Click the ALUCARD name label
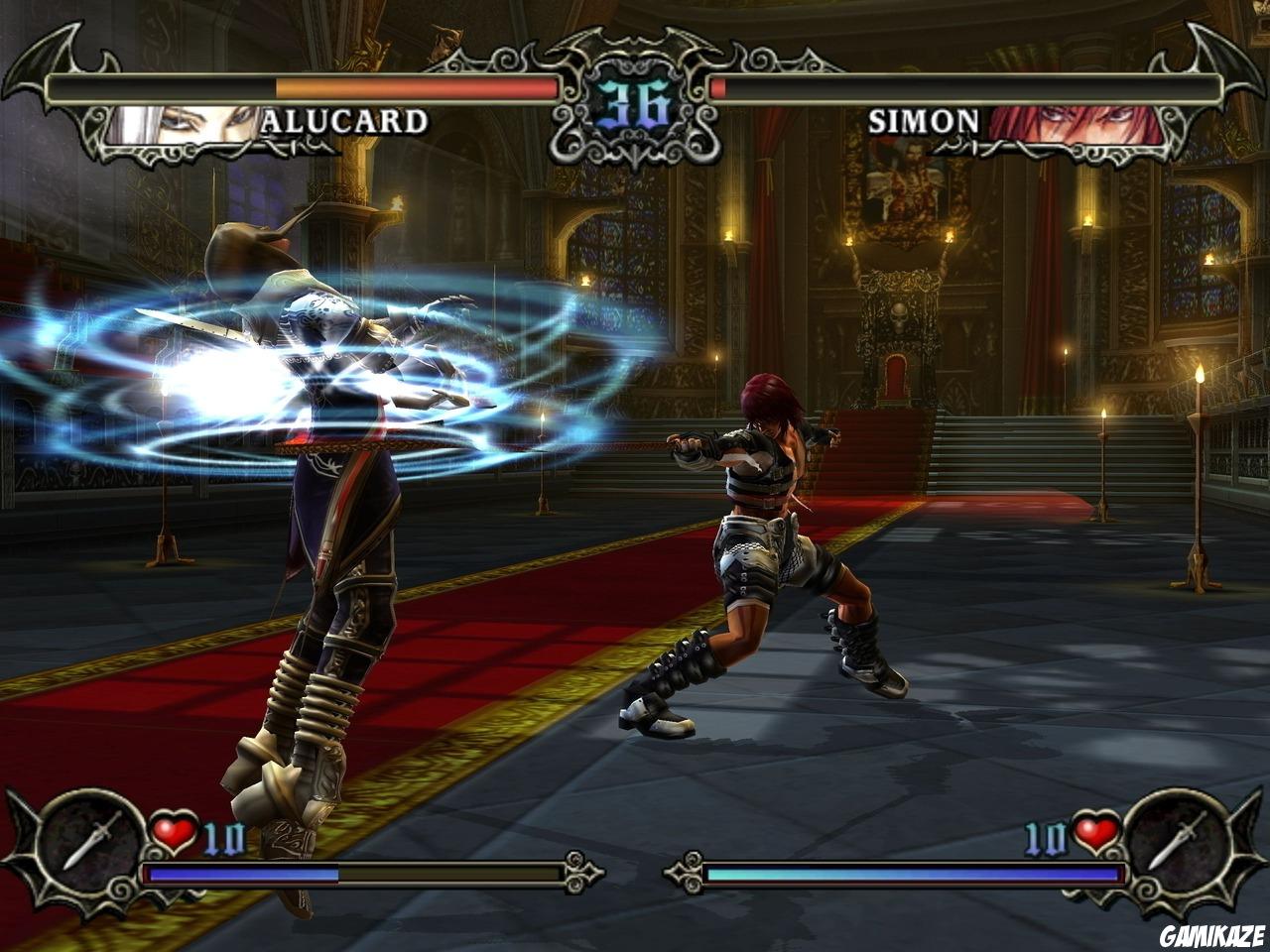Image resolution: width=1270 pixels, height=952 pixels. pos(344,123)
